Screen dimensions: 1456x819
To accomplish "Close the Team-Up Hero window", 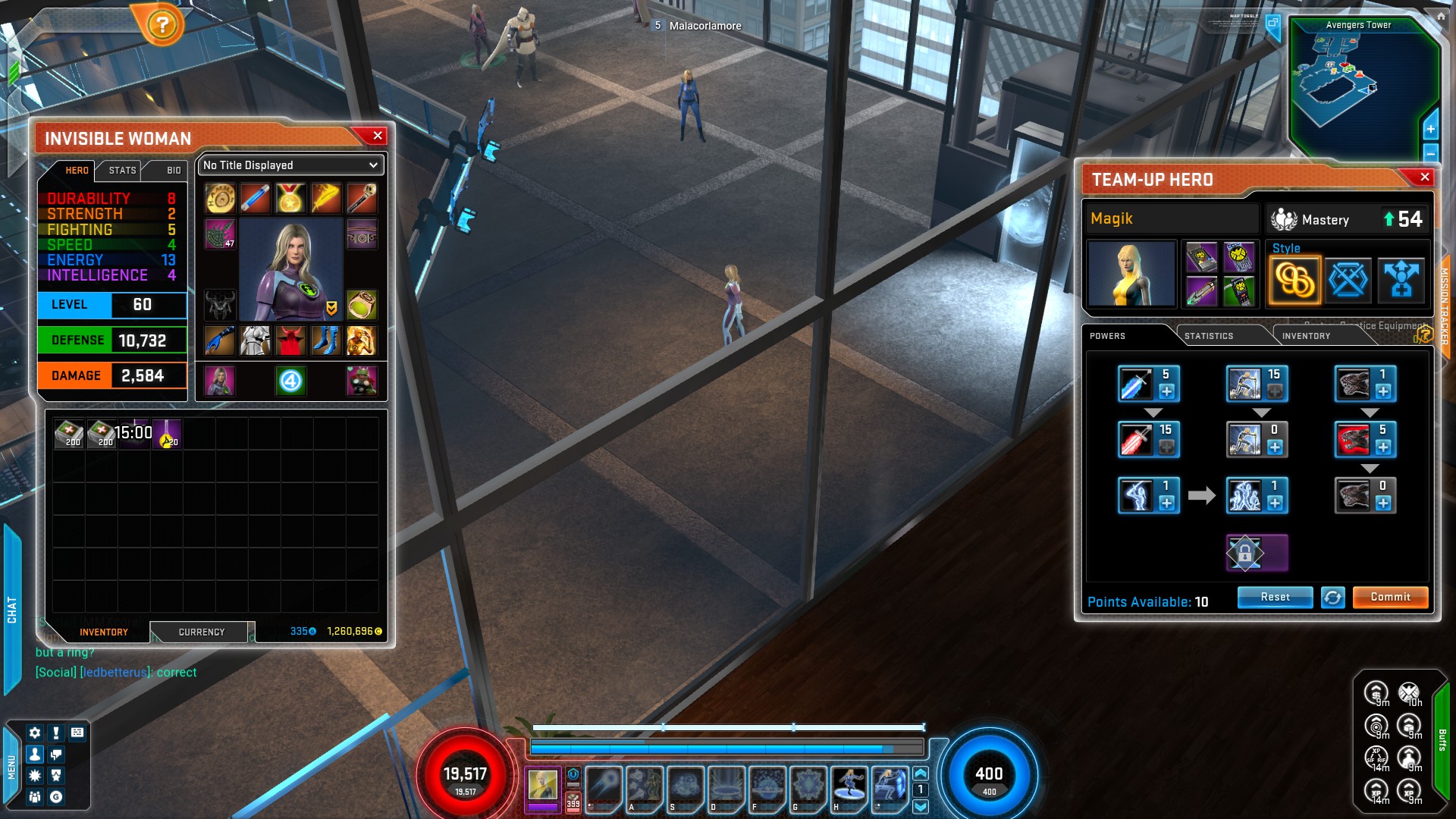I will point(1425,177).
